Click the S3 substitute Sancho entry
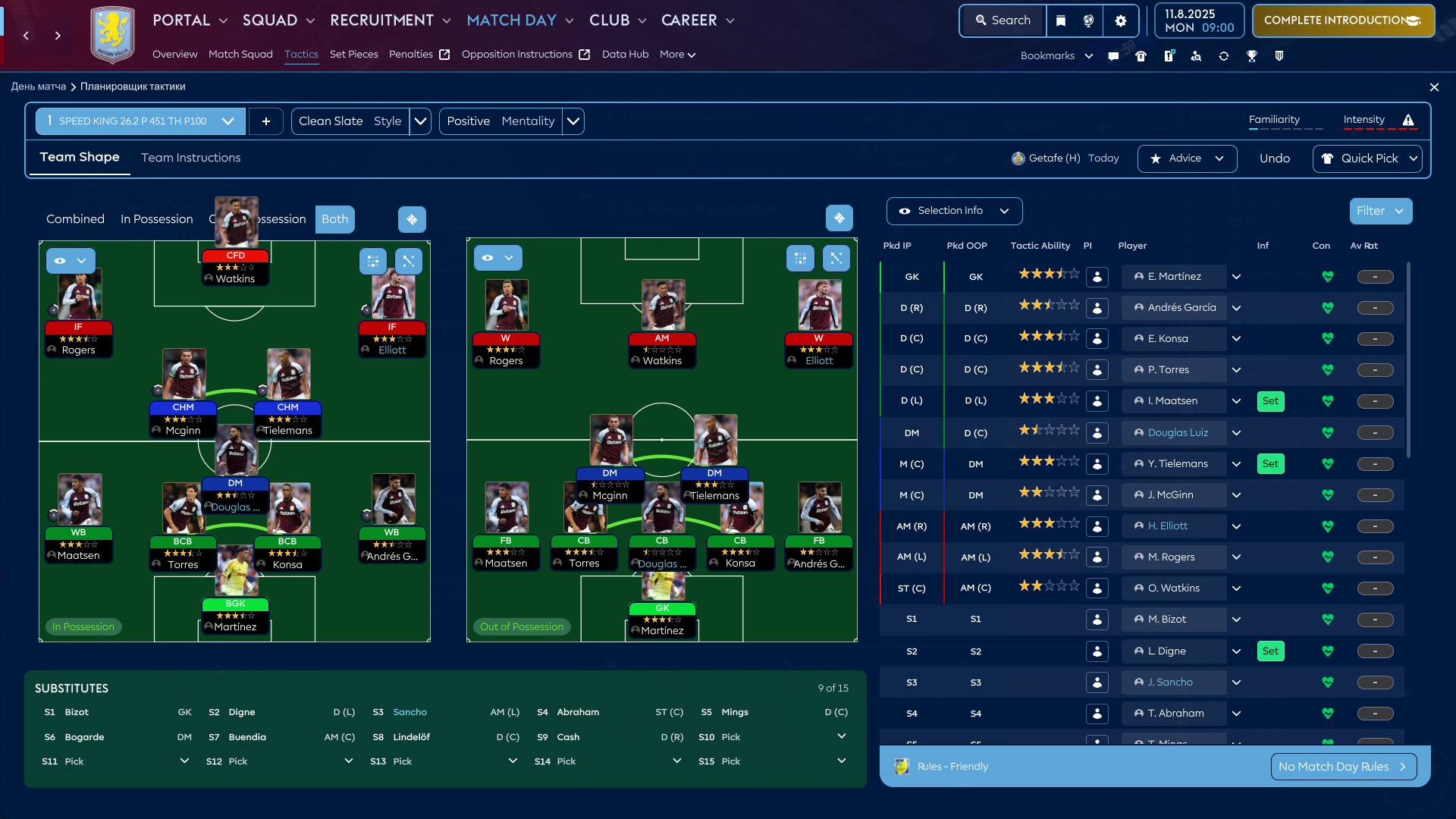 coord(410,712)
